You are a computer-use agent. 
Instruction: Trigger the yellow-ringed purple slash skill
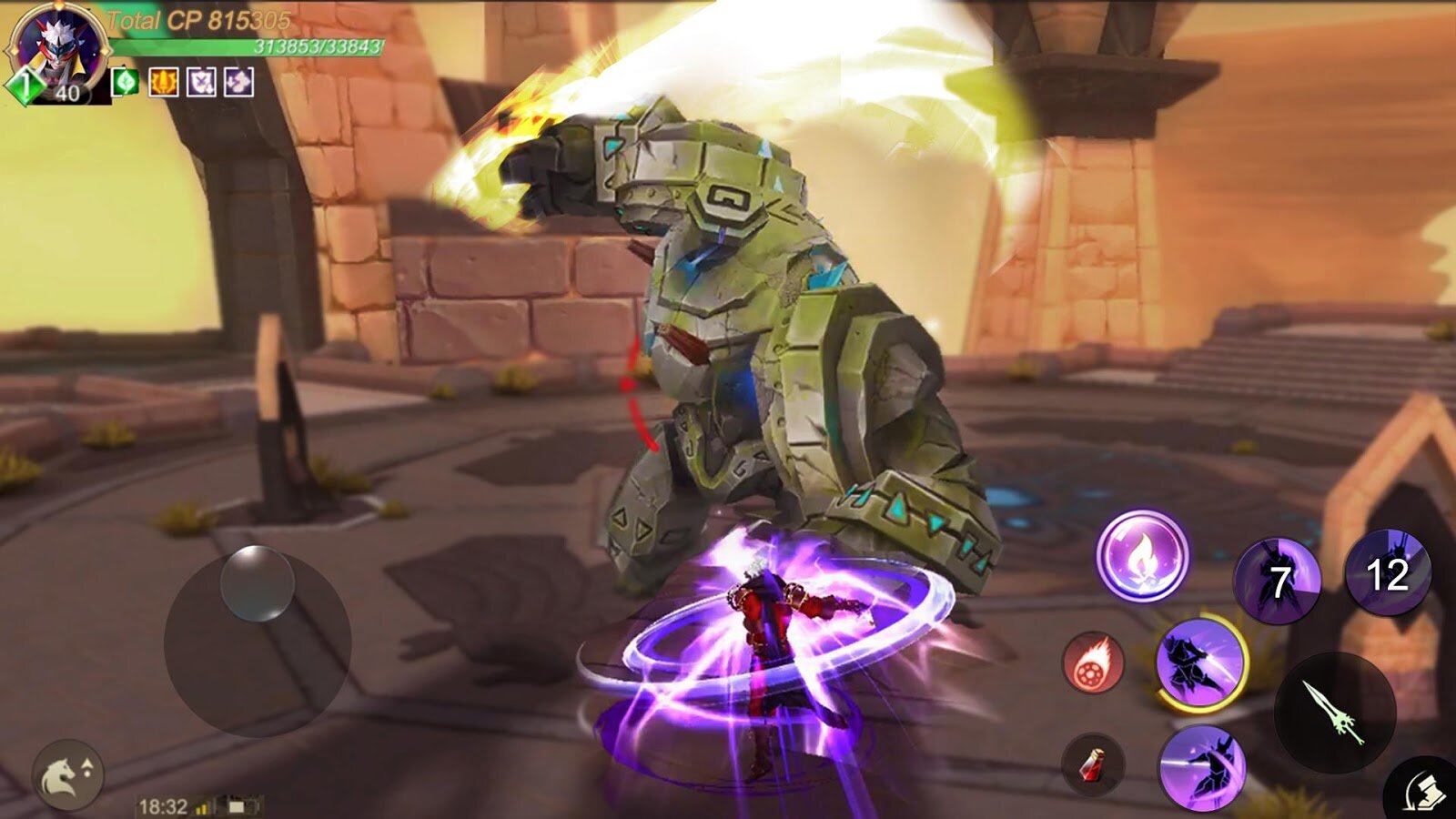coord(1200,662)
